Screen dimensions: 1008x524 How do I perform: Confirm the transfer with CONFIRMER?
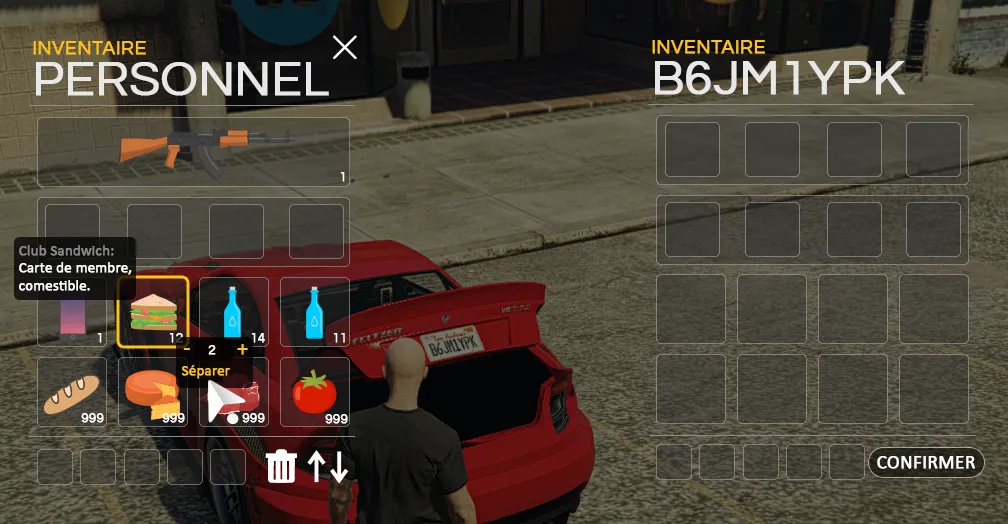[926, 463]
